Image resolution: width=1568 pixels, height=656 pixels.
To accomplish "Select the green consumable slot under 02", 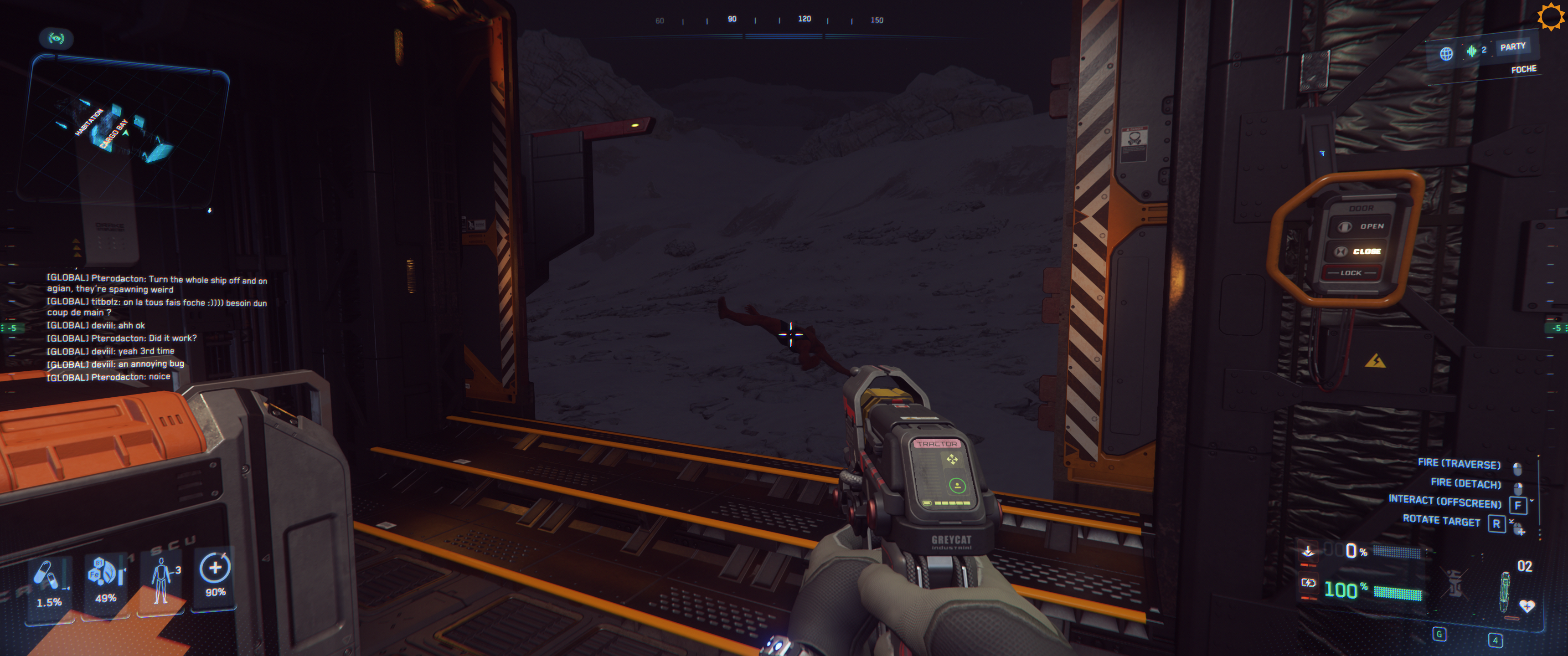I will click(x=1505, y=592).
